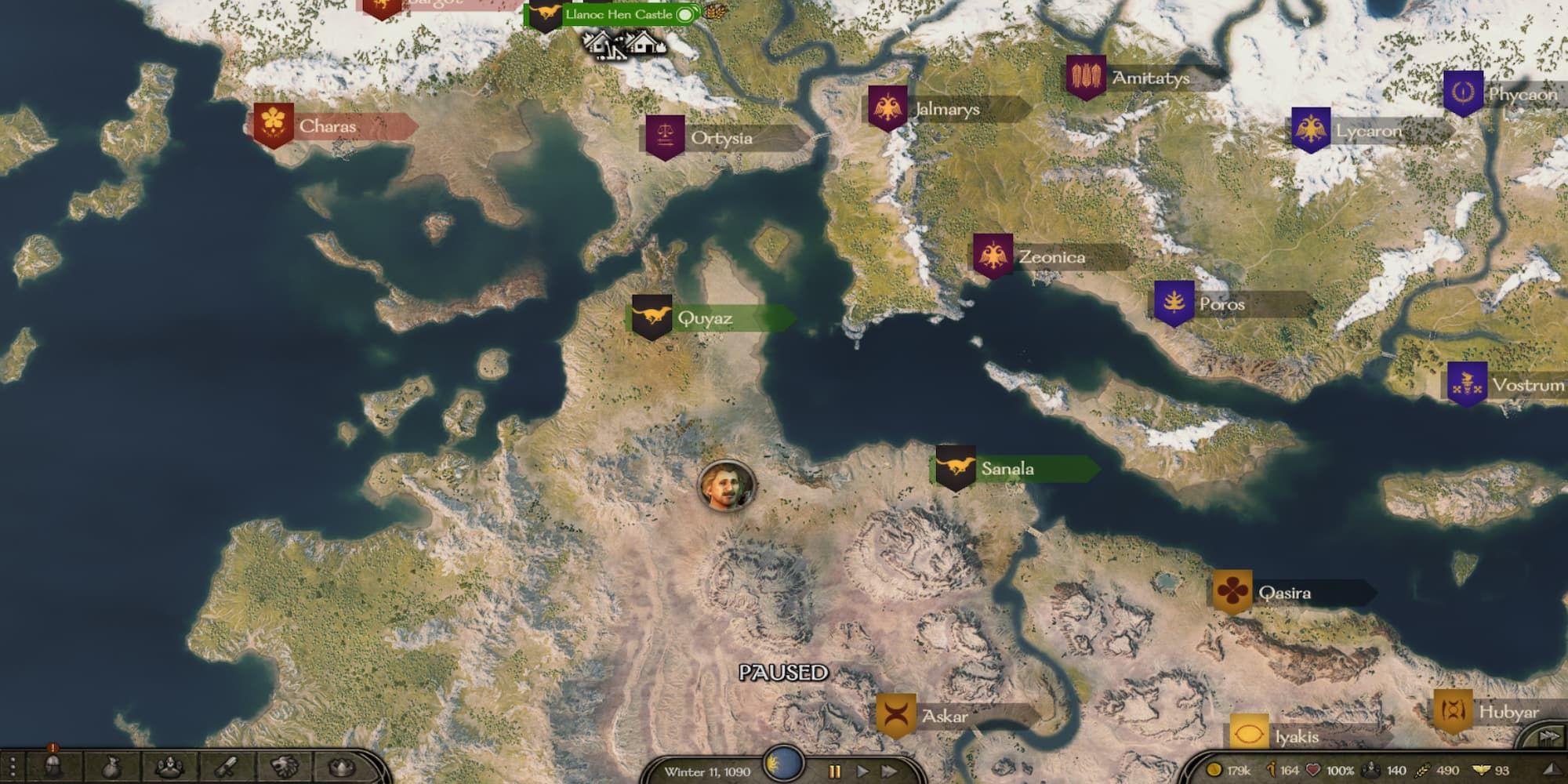Screen dimensions: 1568x784
Task: Click the gold coin icon showing 179k
Action: [x=1215, y=769]
